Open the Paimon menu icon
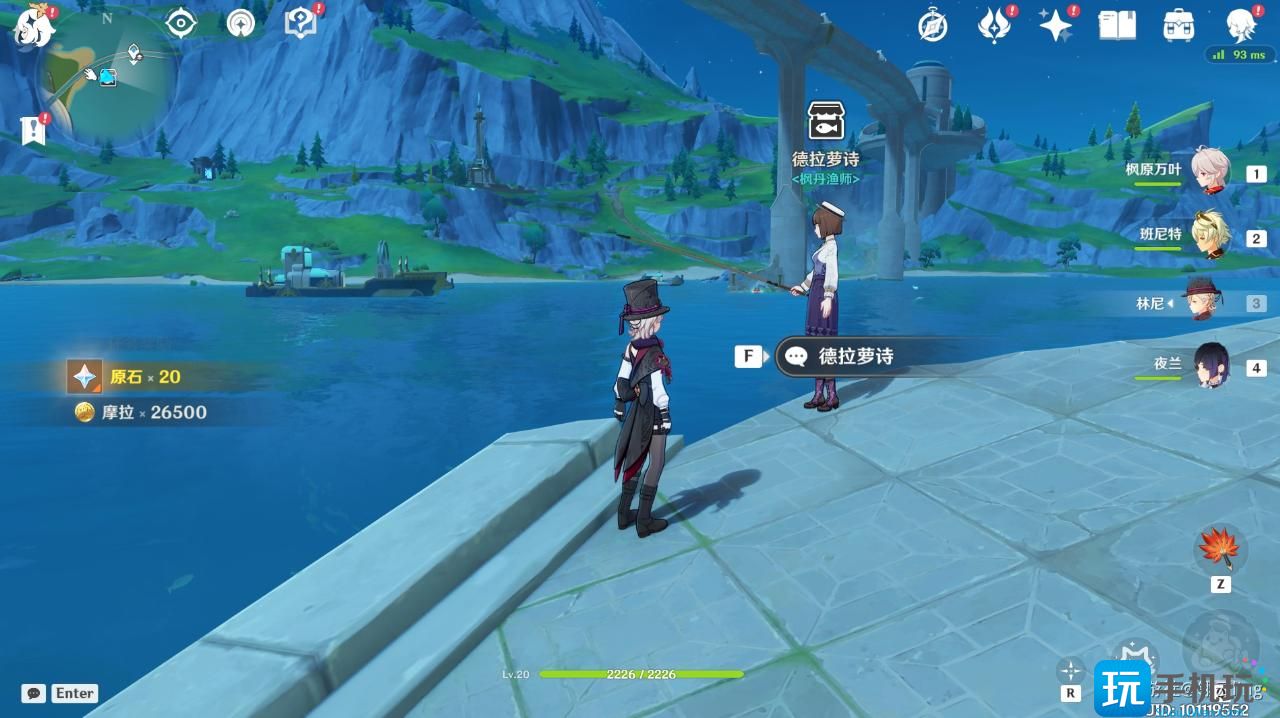1280x718 pixels. [33, 27]
